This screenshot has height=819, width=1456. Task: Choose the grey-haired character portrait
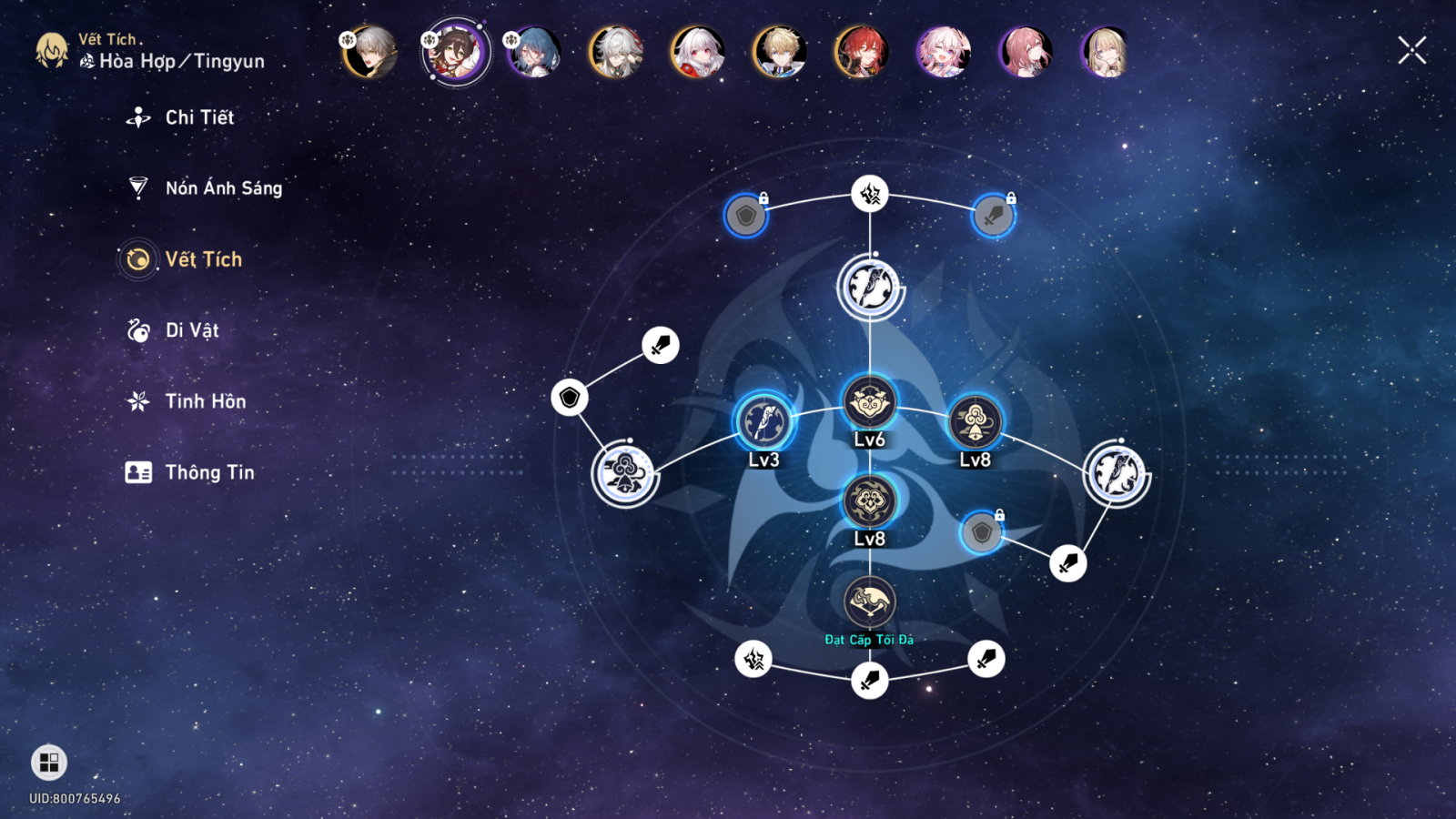pos(370,51)
